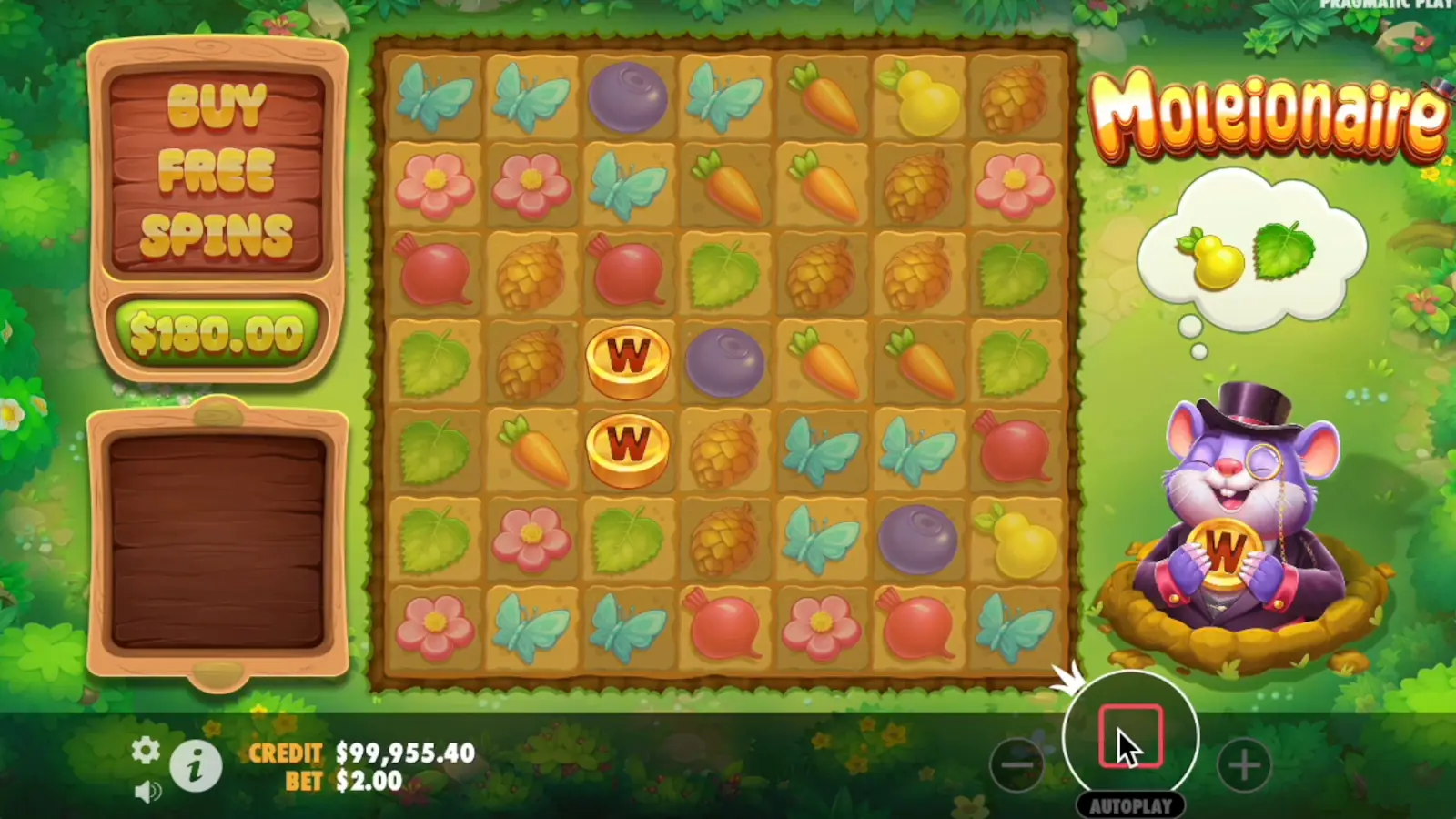
Task: Open the Buy Free Spins panel
Action: (217, 171)
